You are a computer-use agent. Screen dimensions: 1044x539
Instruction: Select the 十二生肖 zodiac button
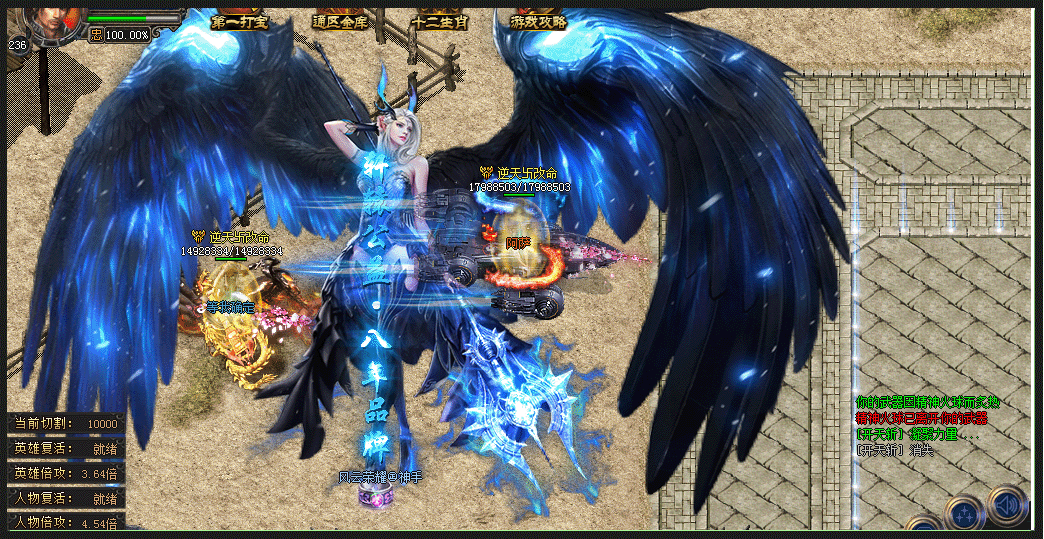[x=441, y=21]
